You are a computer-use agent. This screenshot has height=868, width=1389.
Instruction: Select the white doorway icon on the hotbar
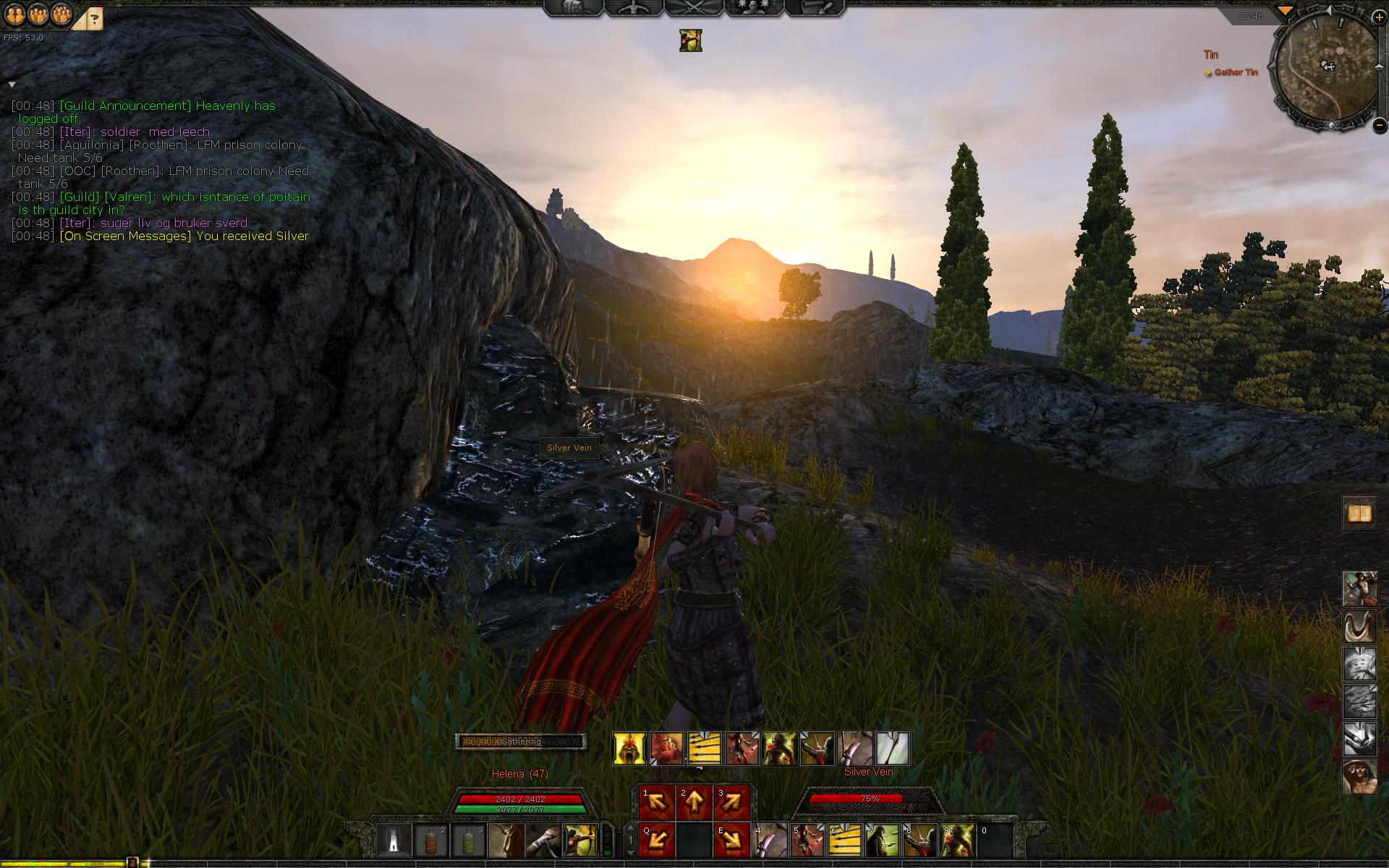pyautogui.click(x=394, y=841)
